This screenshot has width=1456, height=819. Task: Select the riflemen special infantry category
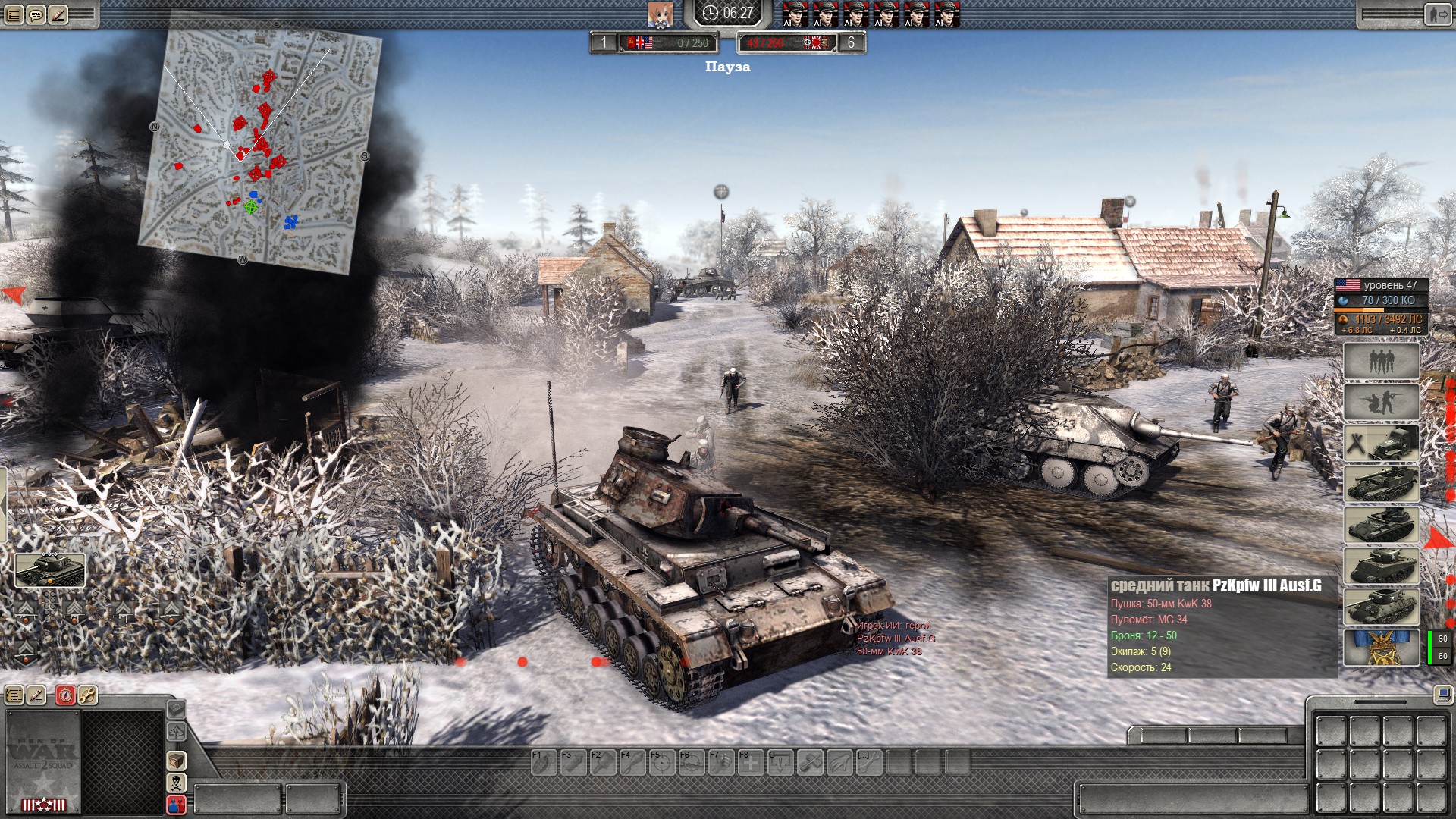(1381, 402)
